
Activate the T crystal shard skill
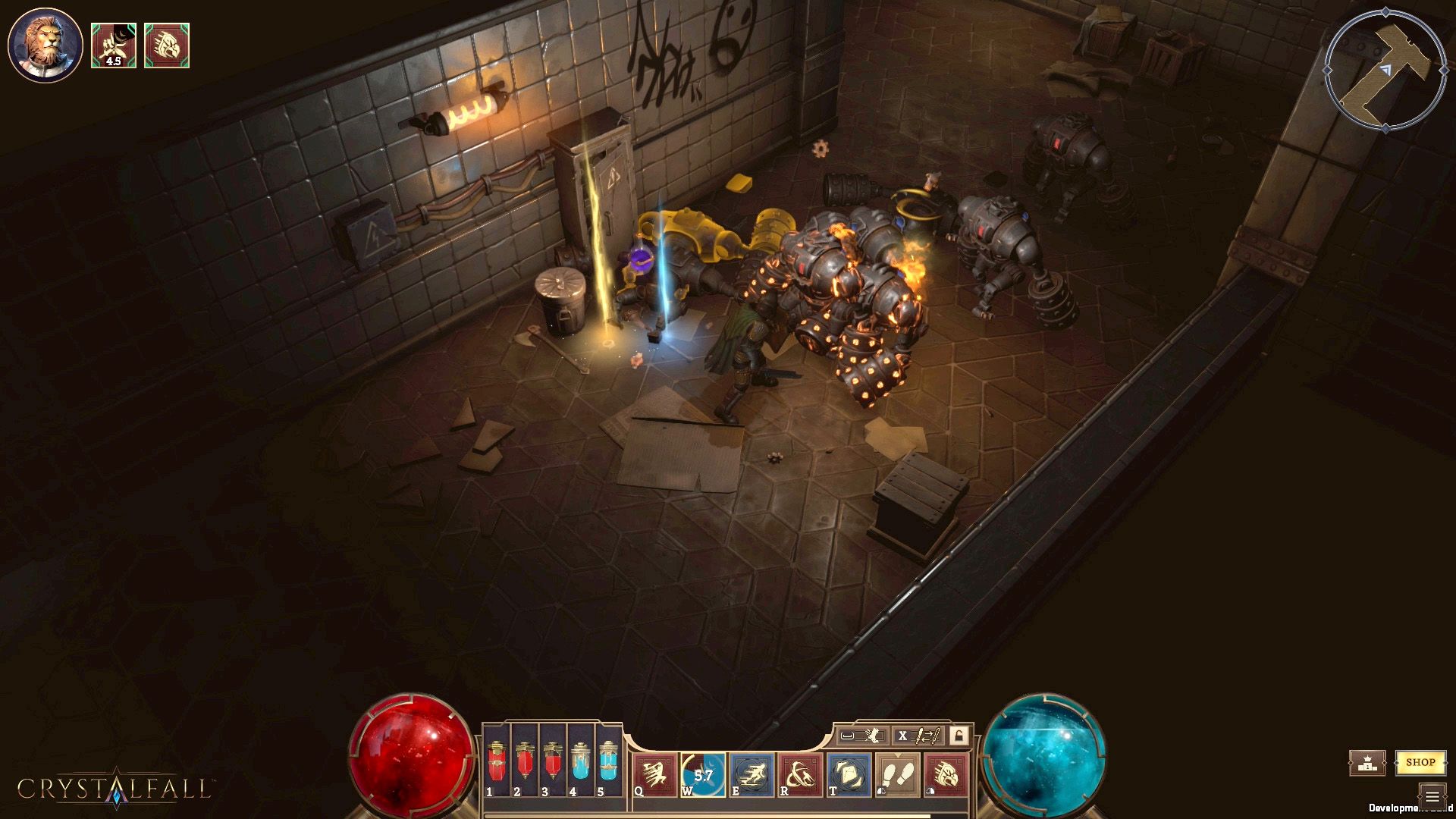[849, 774]
